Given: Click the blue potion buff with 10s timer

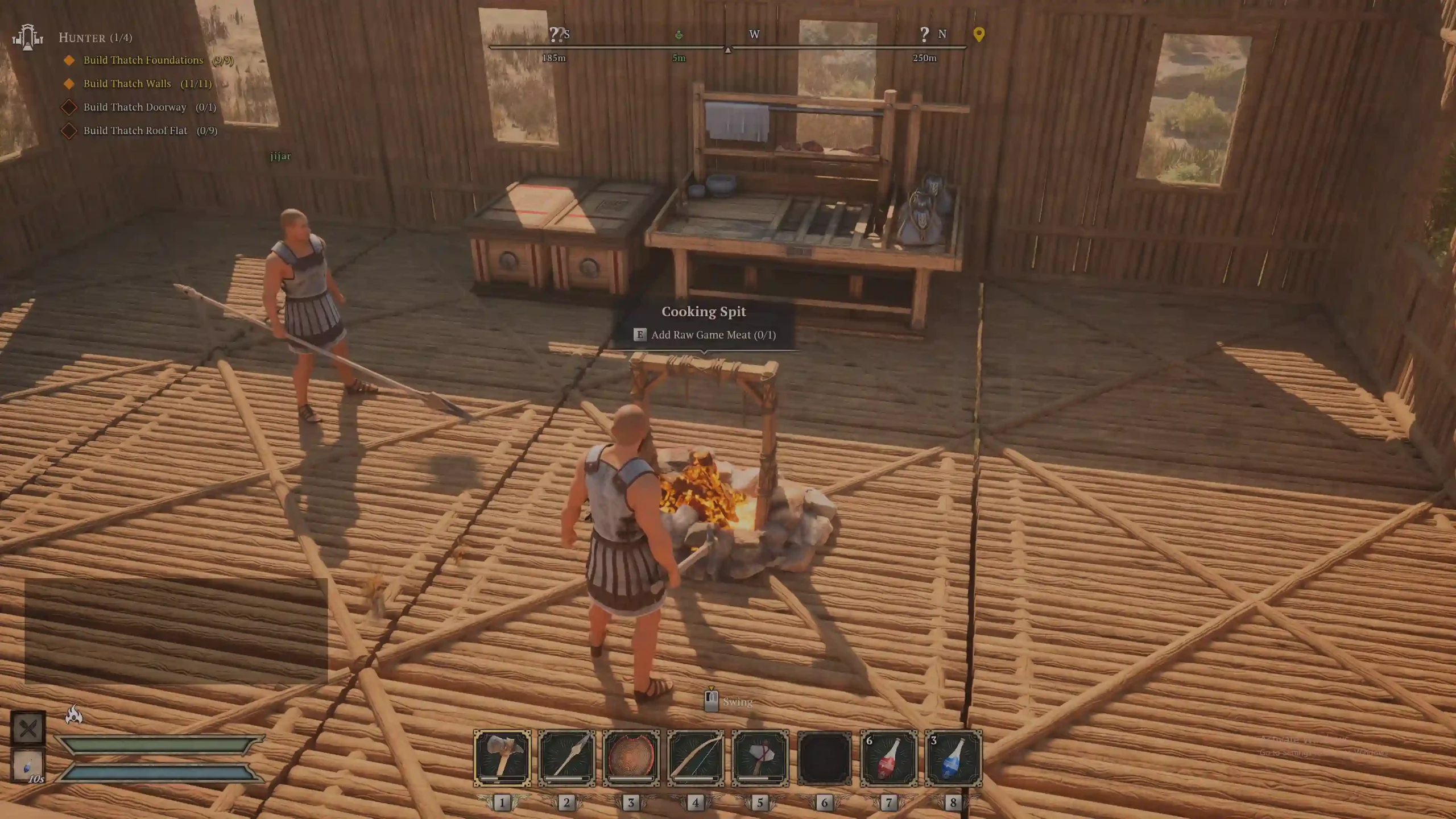Looking at the screenshot, I should [28, 766].
